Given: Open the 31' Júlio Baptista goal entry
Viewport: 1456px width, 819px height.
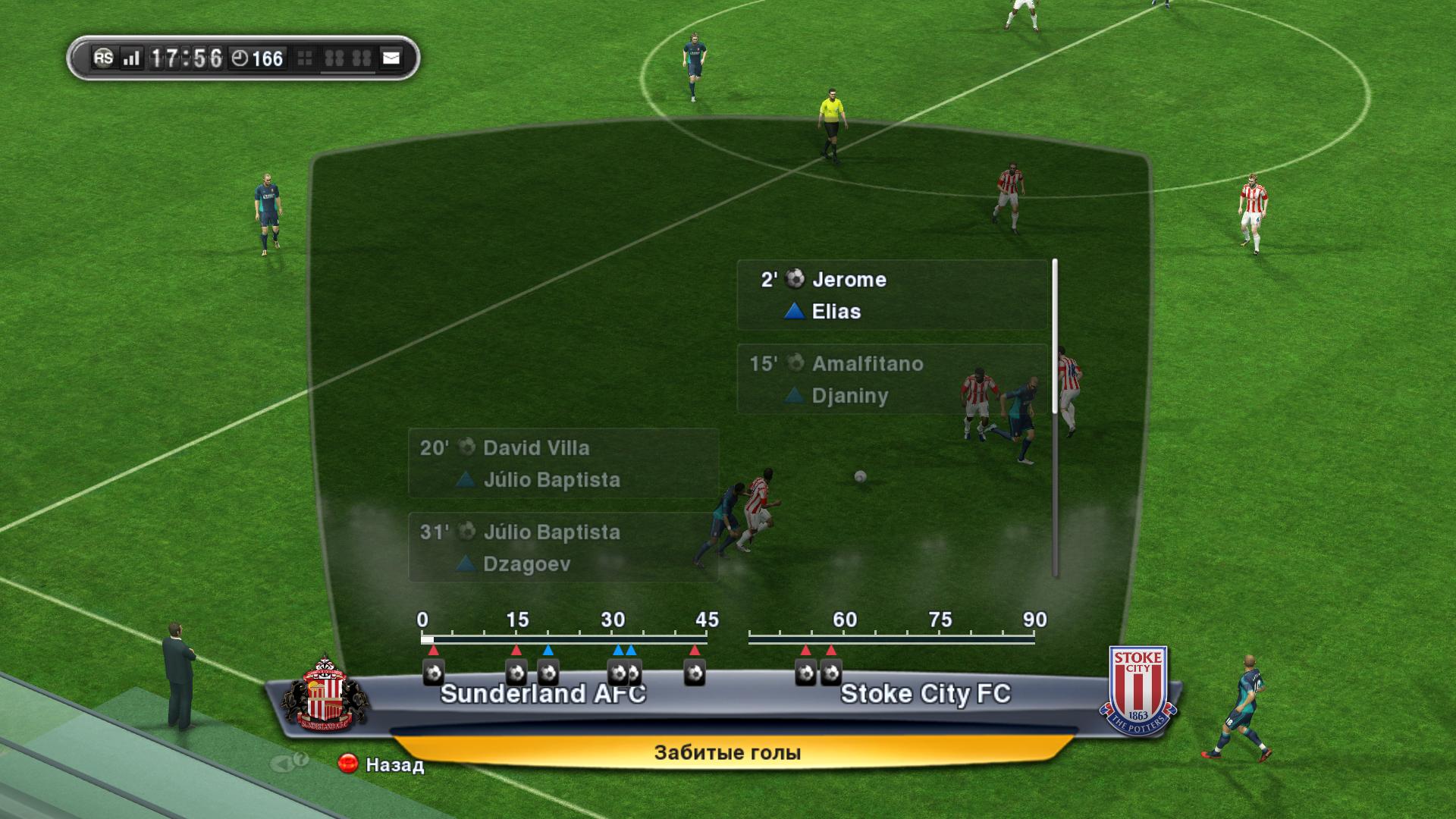Looking at the screenshot, I should tap(563, 548).
